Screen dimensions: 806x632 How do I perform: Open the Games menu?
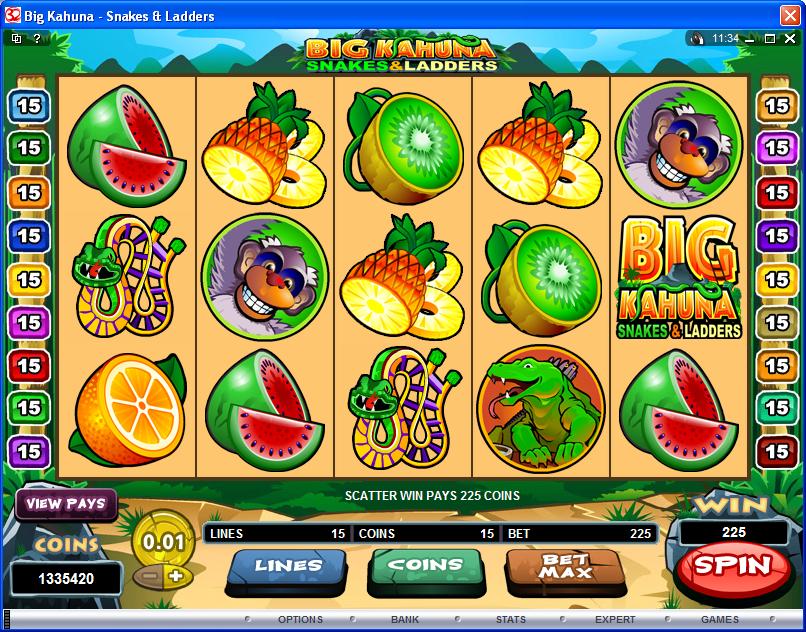720,620
